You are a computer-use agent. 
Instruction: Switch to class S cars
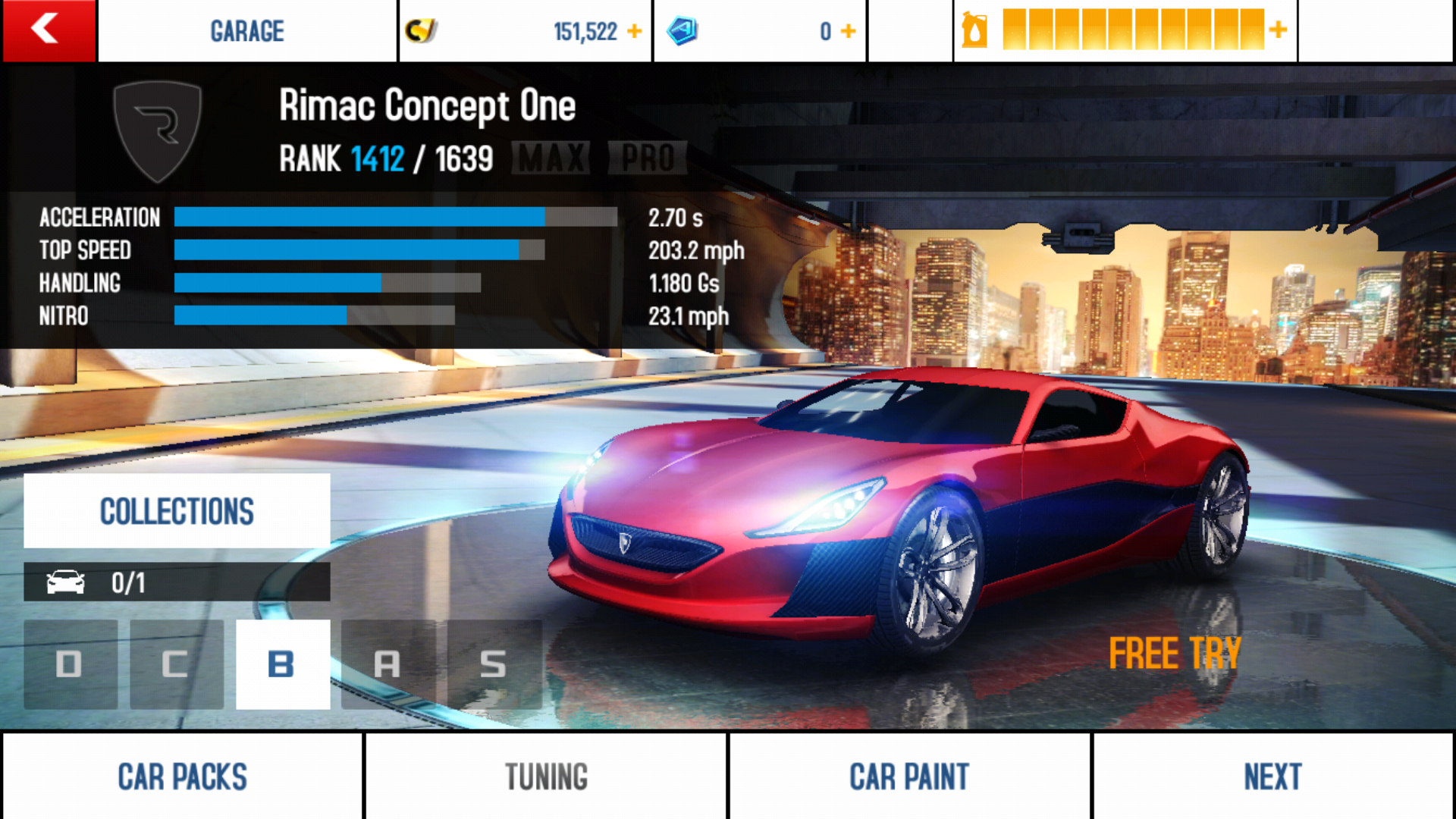(x=494, y=664)
